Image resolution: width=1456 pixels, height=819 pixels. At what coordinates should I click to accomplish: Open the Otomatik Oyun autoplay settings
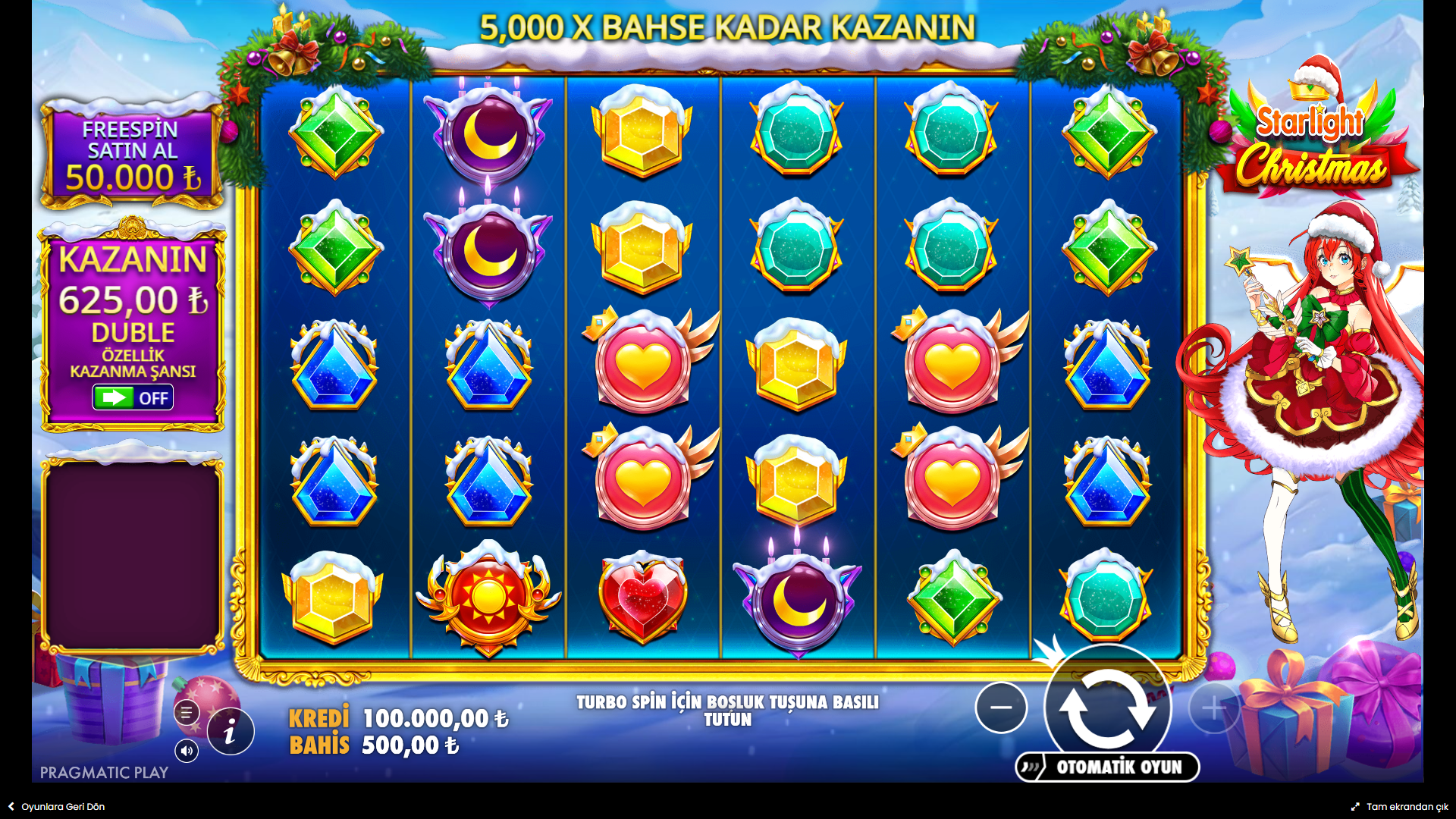coord(1108,767)
